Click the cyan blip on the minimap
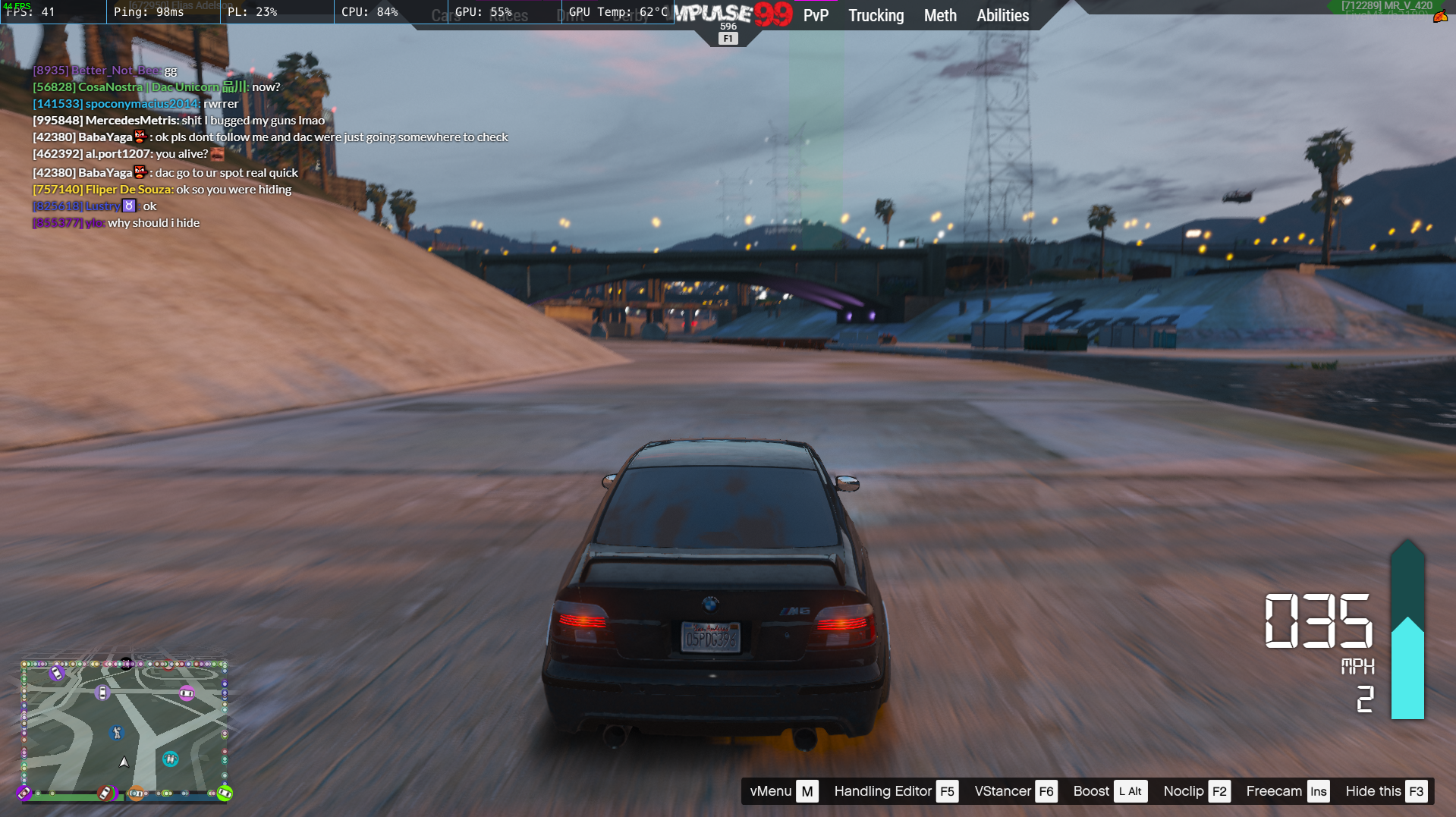This screenshot has width=1456, height=817. (171, 759)
